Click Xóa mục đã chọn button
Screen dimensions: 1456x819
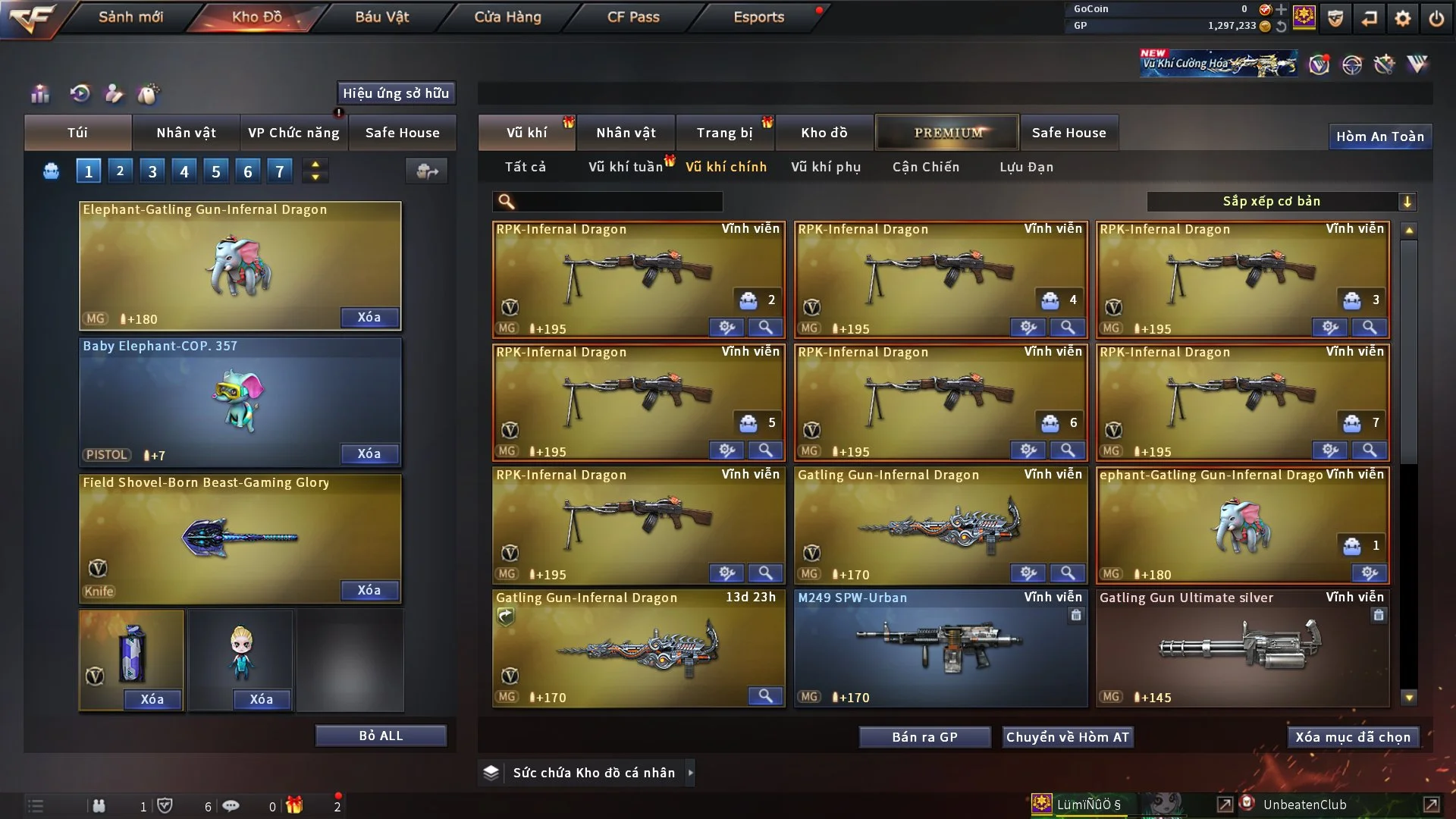tap(1353, 737)
